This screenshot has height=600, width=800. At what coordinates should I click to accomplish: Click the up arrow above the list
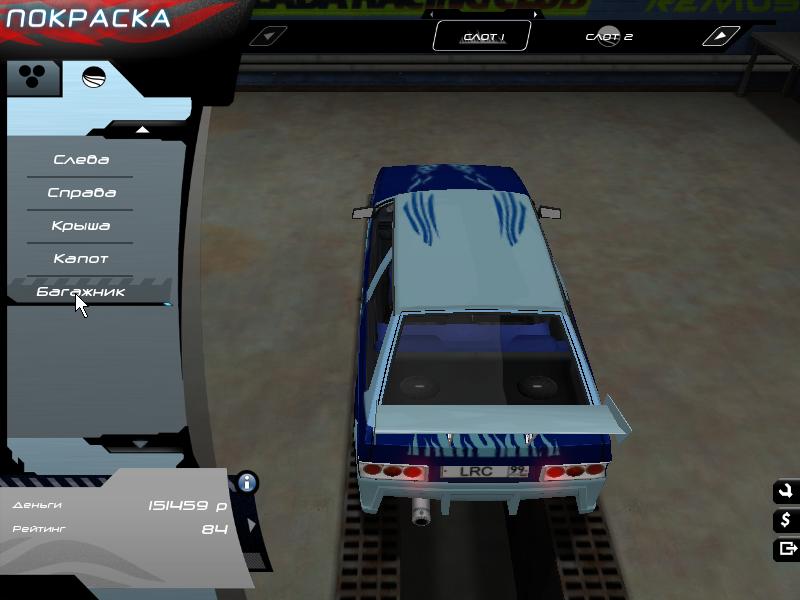point(142,129)
